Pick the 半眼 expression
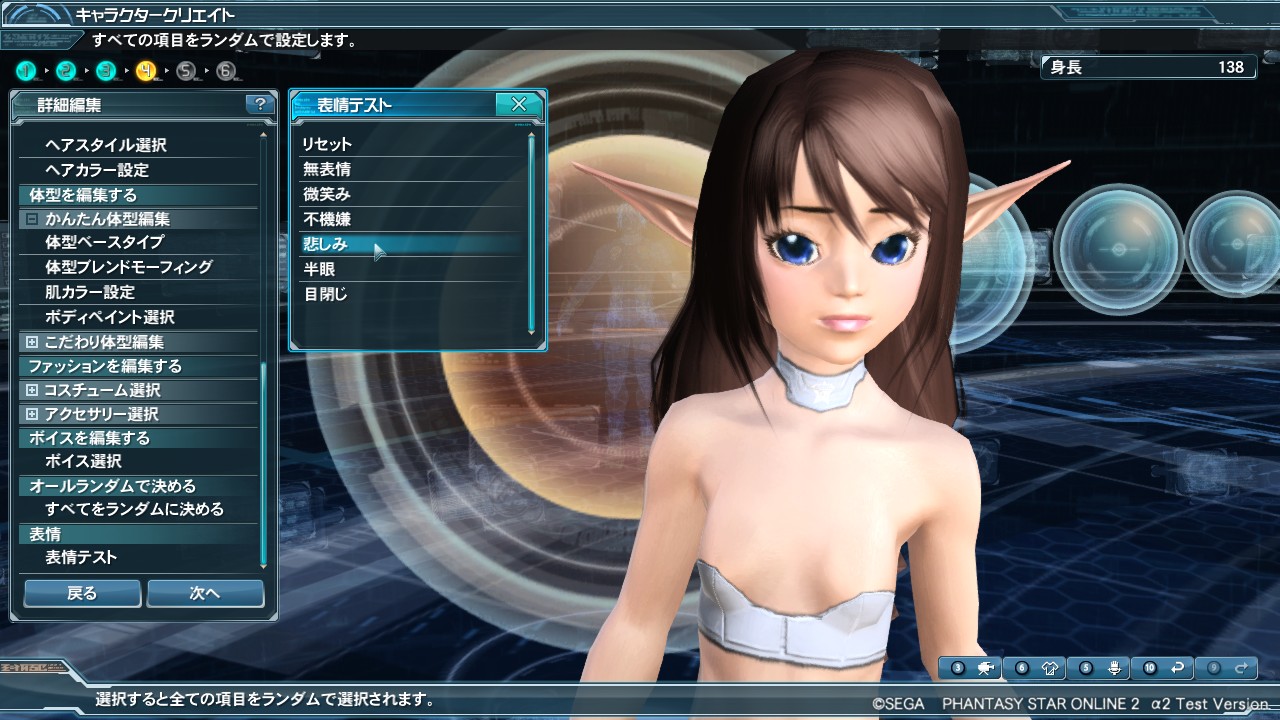 [x=319, y=269]
